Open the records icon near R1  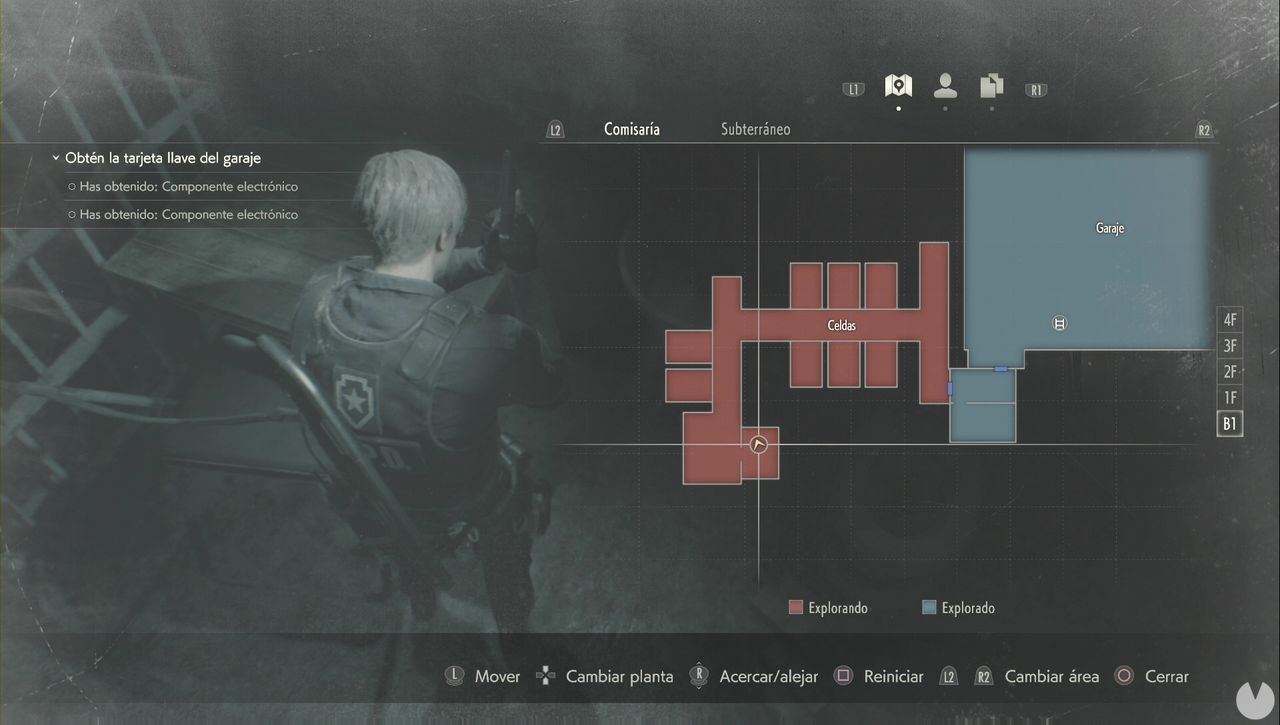tap(991, 87)
